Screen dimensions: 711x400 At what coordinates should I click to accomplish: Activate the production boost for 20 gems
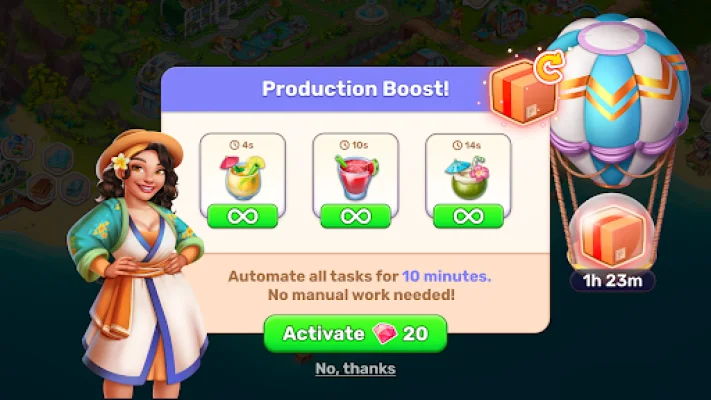[x=355, y=334]
